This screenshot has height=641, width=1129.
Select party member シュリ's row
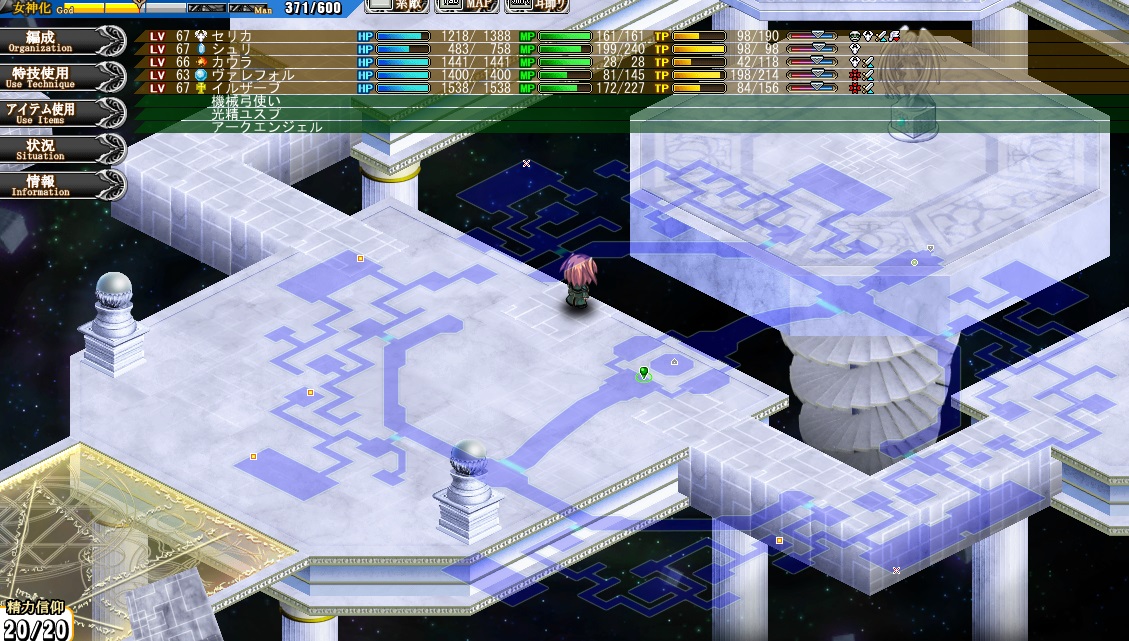232,49
